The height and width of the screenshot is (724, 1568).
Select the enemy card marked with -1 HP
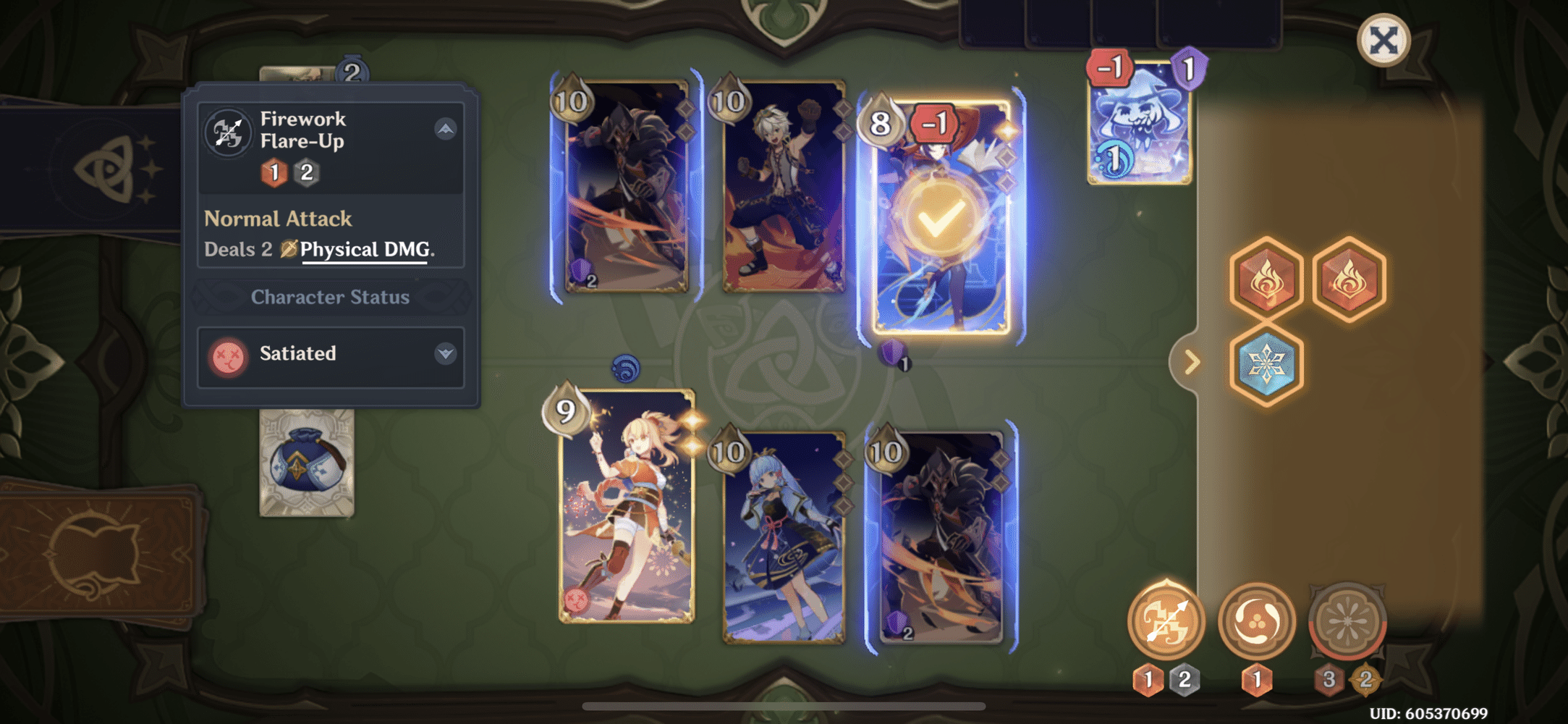pos(941,290)
